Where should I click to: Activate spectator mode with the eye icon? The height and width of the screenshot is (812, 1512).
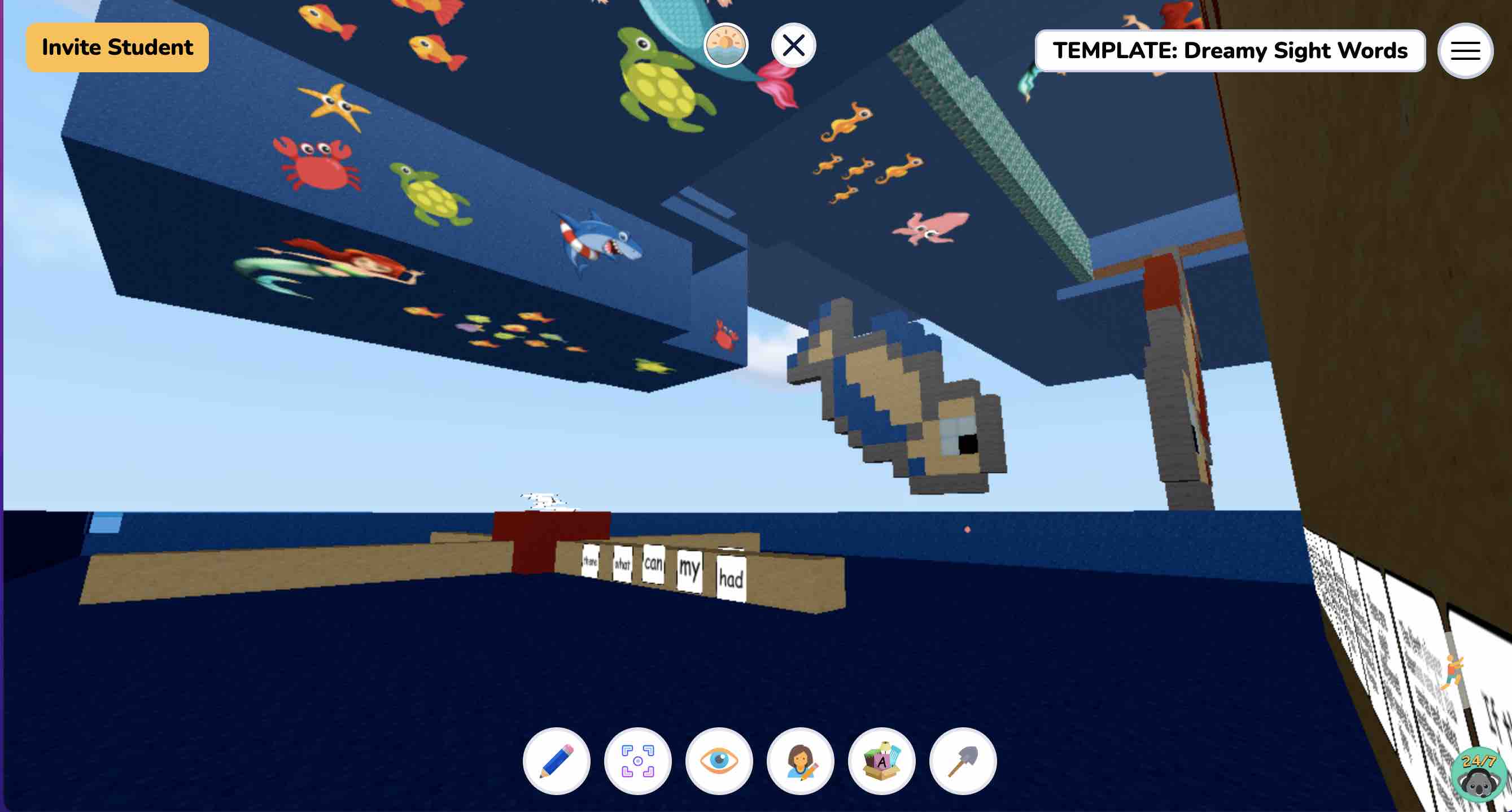pos(720,761)
